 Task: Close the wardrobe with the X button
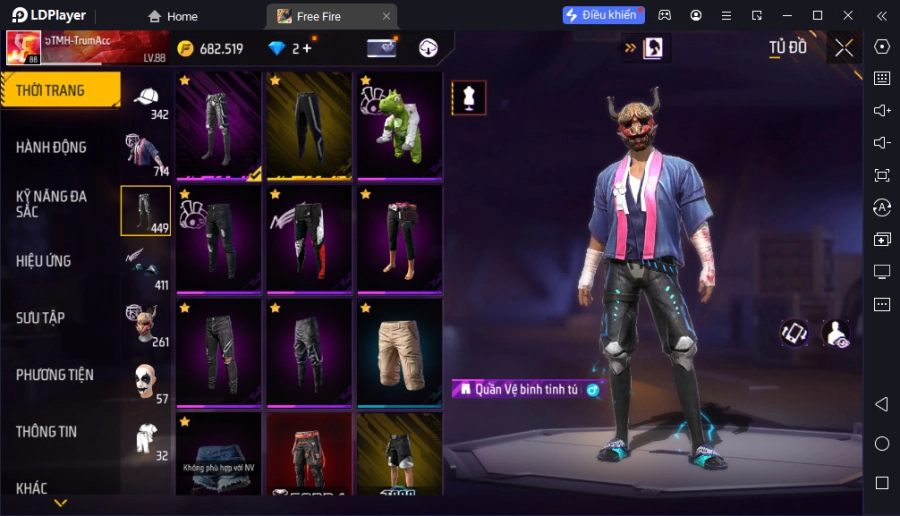pos(844,47)
